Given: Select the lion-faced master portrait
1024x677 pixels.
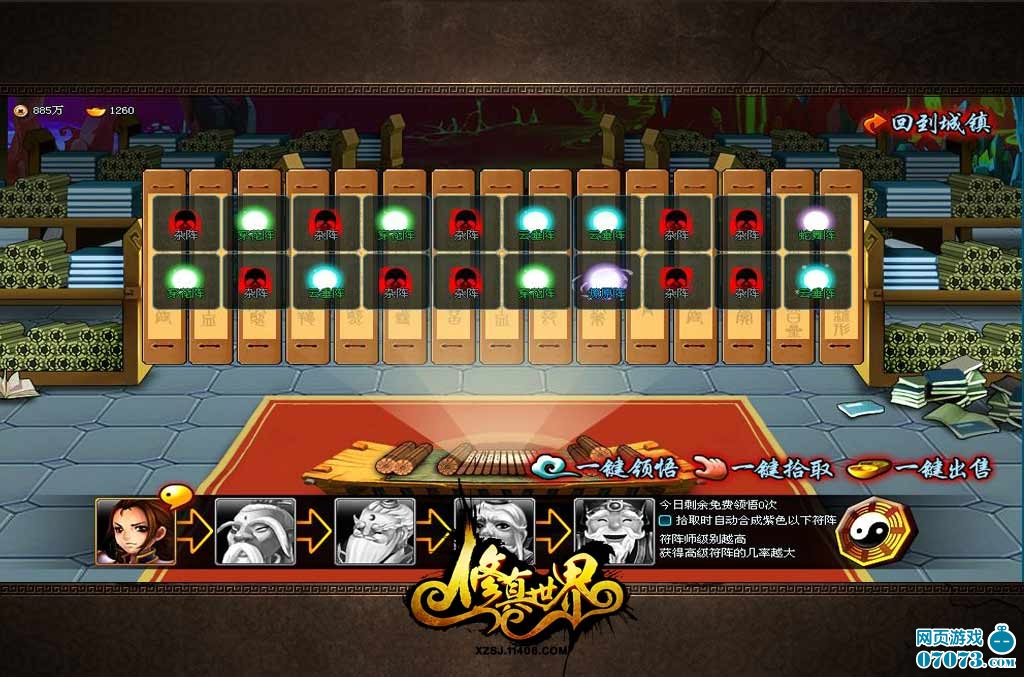Looking at the screenshot, I should point(374,531).
